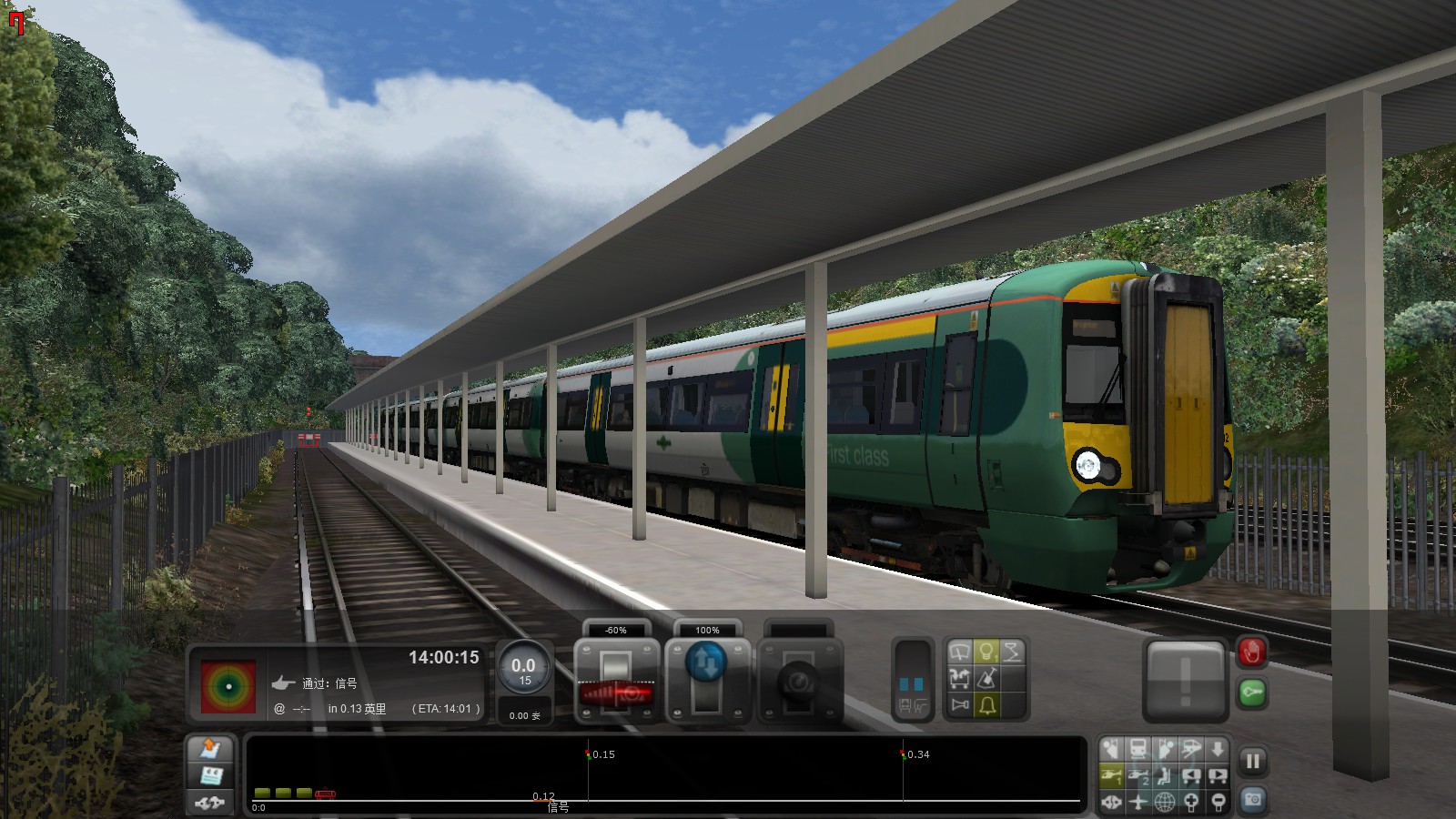Viewport: 1456px width, 819px height.
Task: Switch the junction ahead icon
Action: 959,676
